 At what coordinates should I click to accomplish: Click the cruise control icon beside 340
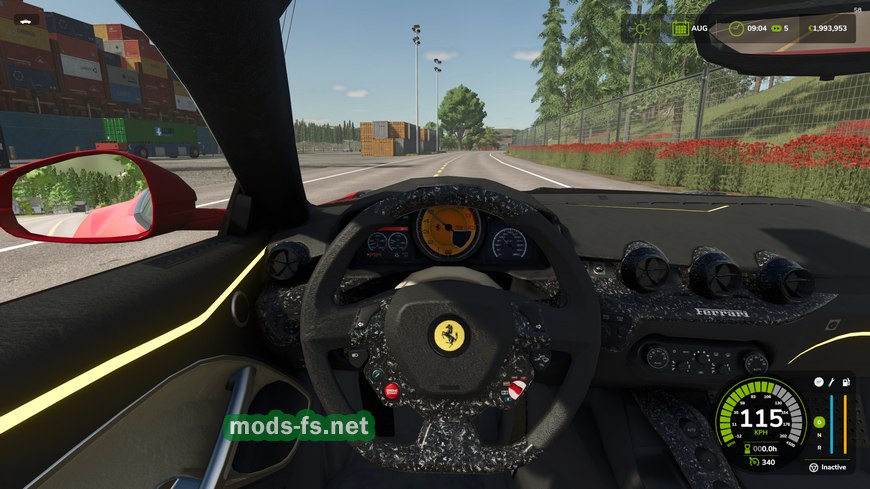pyautogui.click(x=753, y=462)
